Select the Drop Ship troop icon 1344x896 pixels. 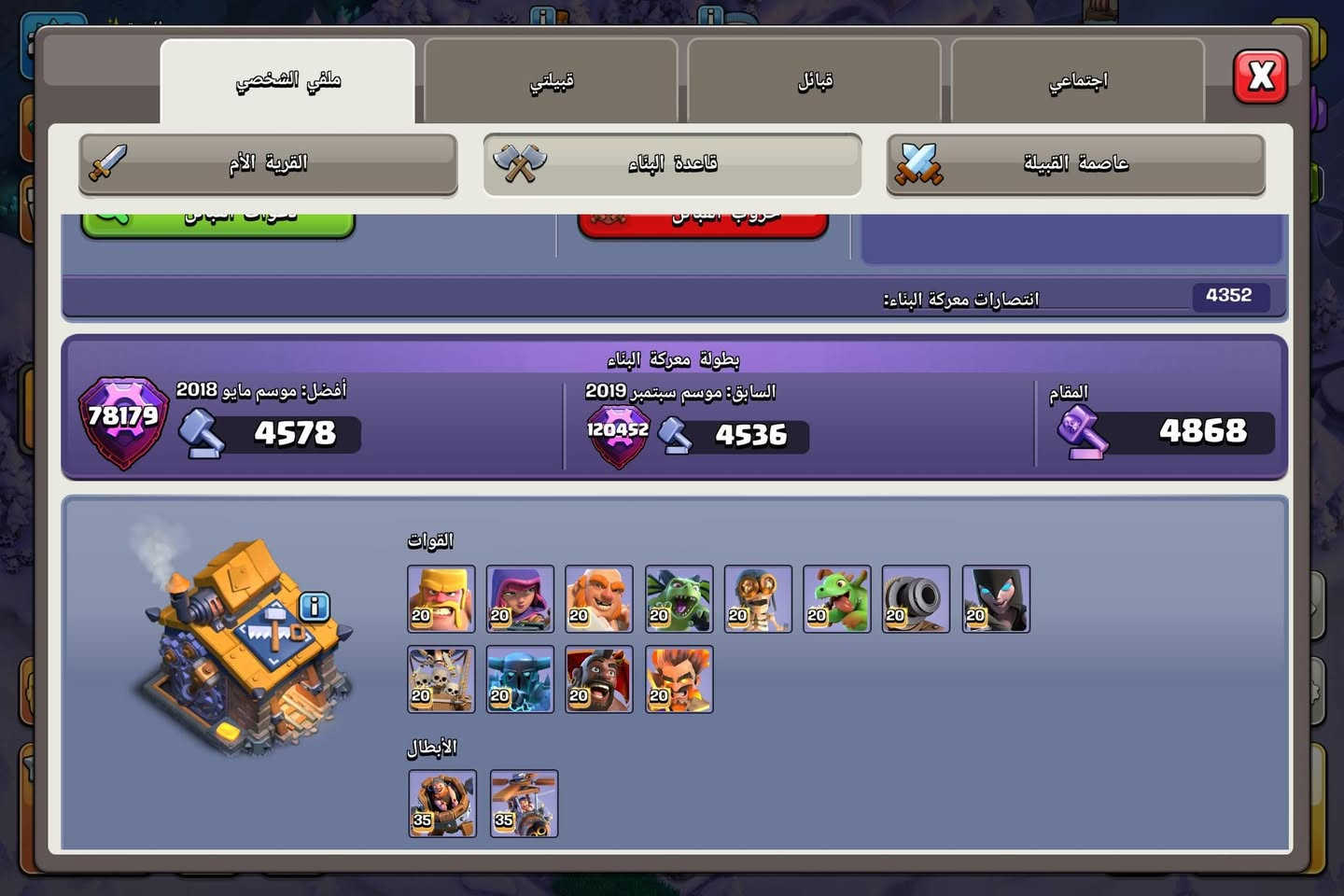click(441, 679)
